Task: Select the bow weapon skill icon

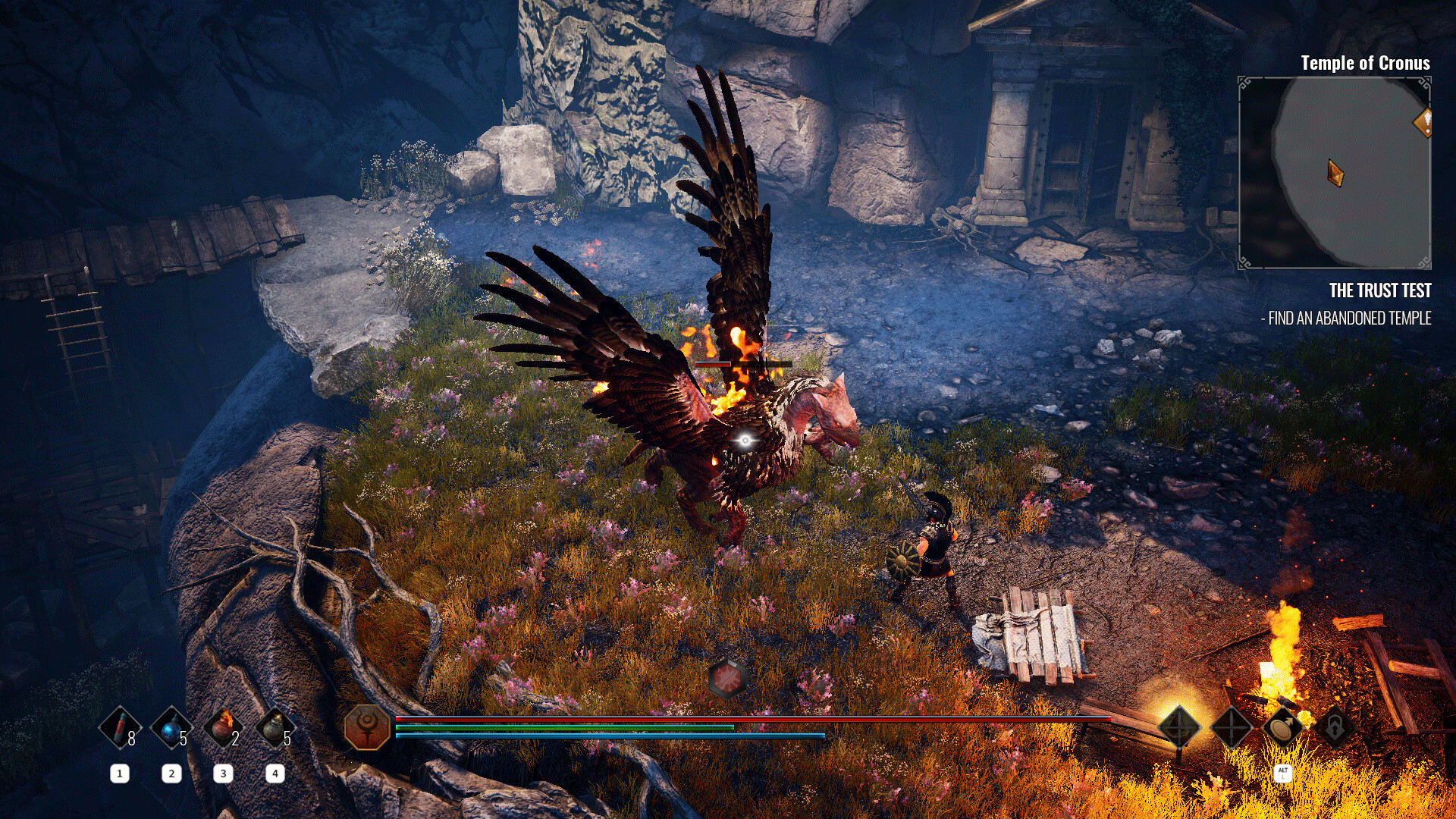Action: tap(1179, 727)
